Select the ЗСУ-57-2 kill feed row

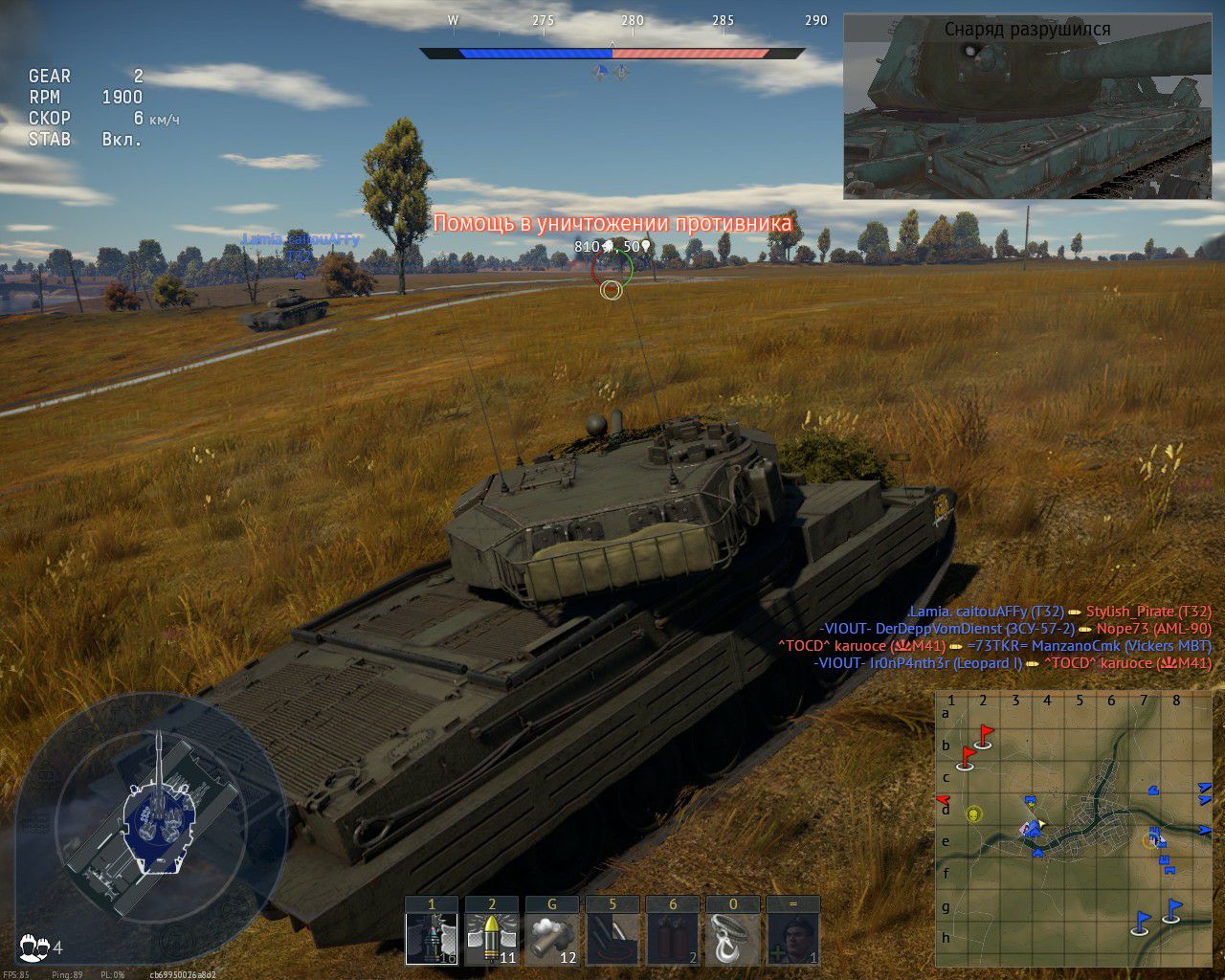pyautogui.click(x=1015, y=629)
